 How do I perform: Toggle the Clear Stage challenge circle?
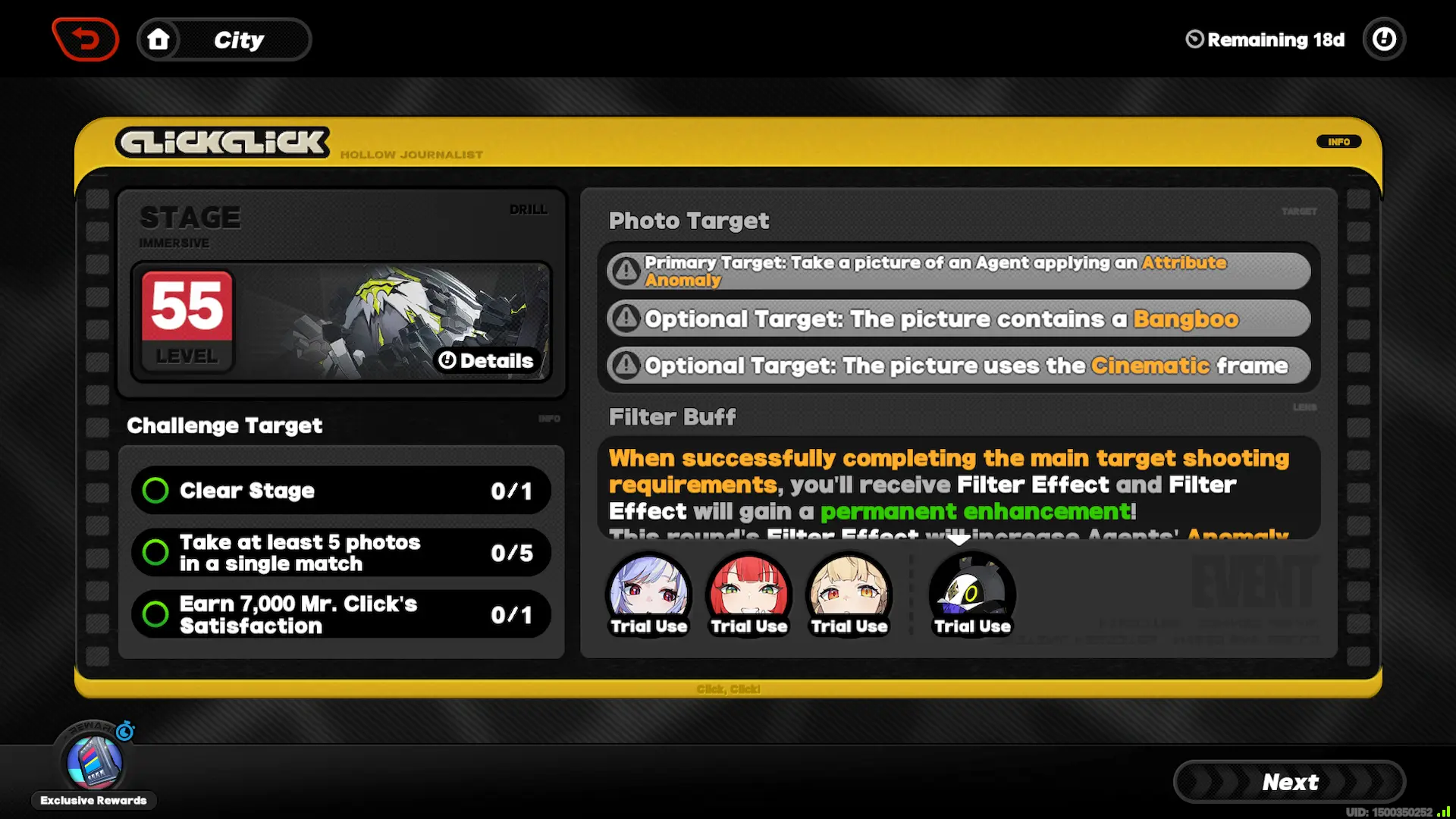[155, 491]
